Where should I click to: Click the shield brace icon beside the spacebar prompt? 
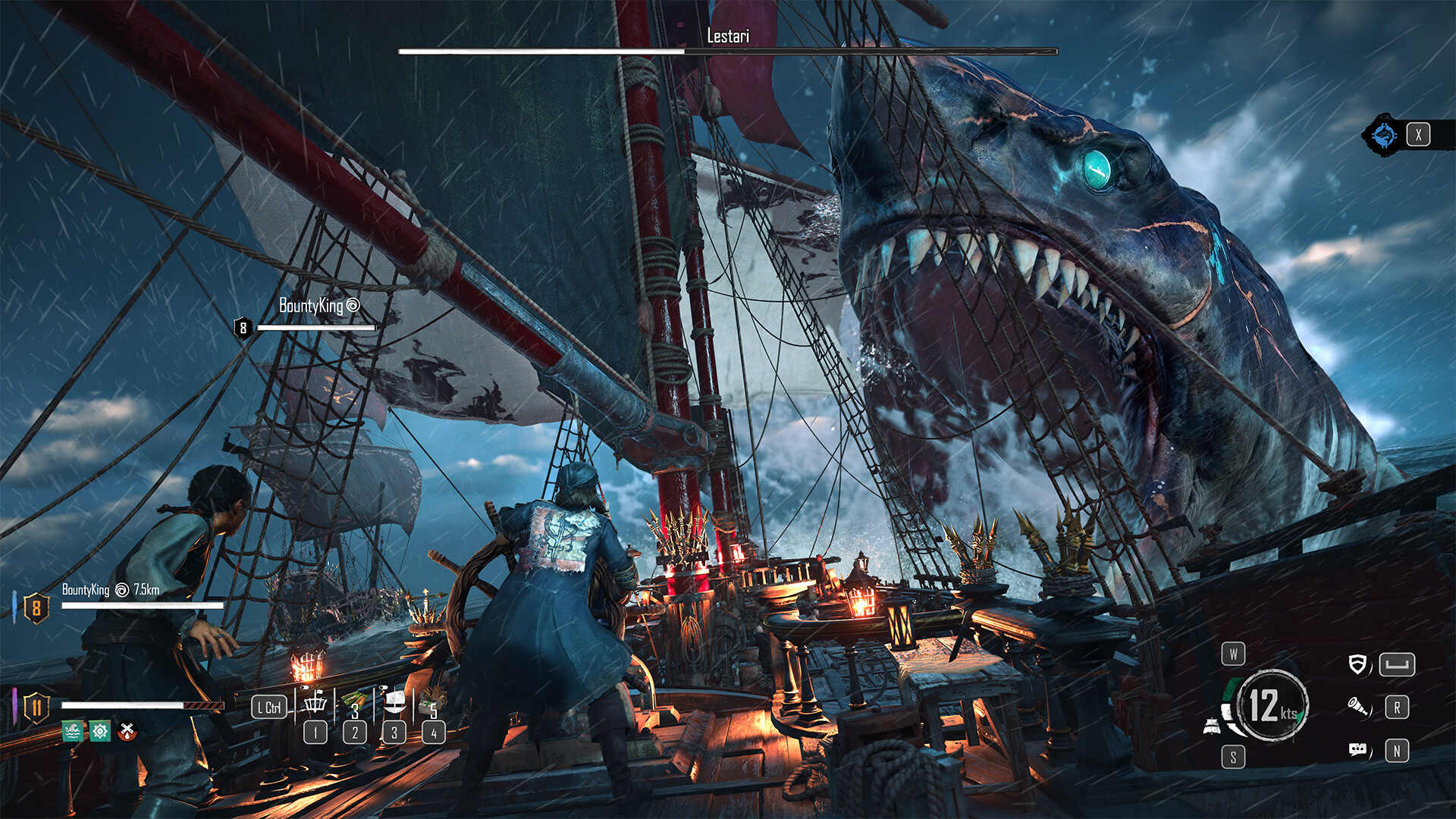1358,664
